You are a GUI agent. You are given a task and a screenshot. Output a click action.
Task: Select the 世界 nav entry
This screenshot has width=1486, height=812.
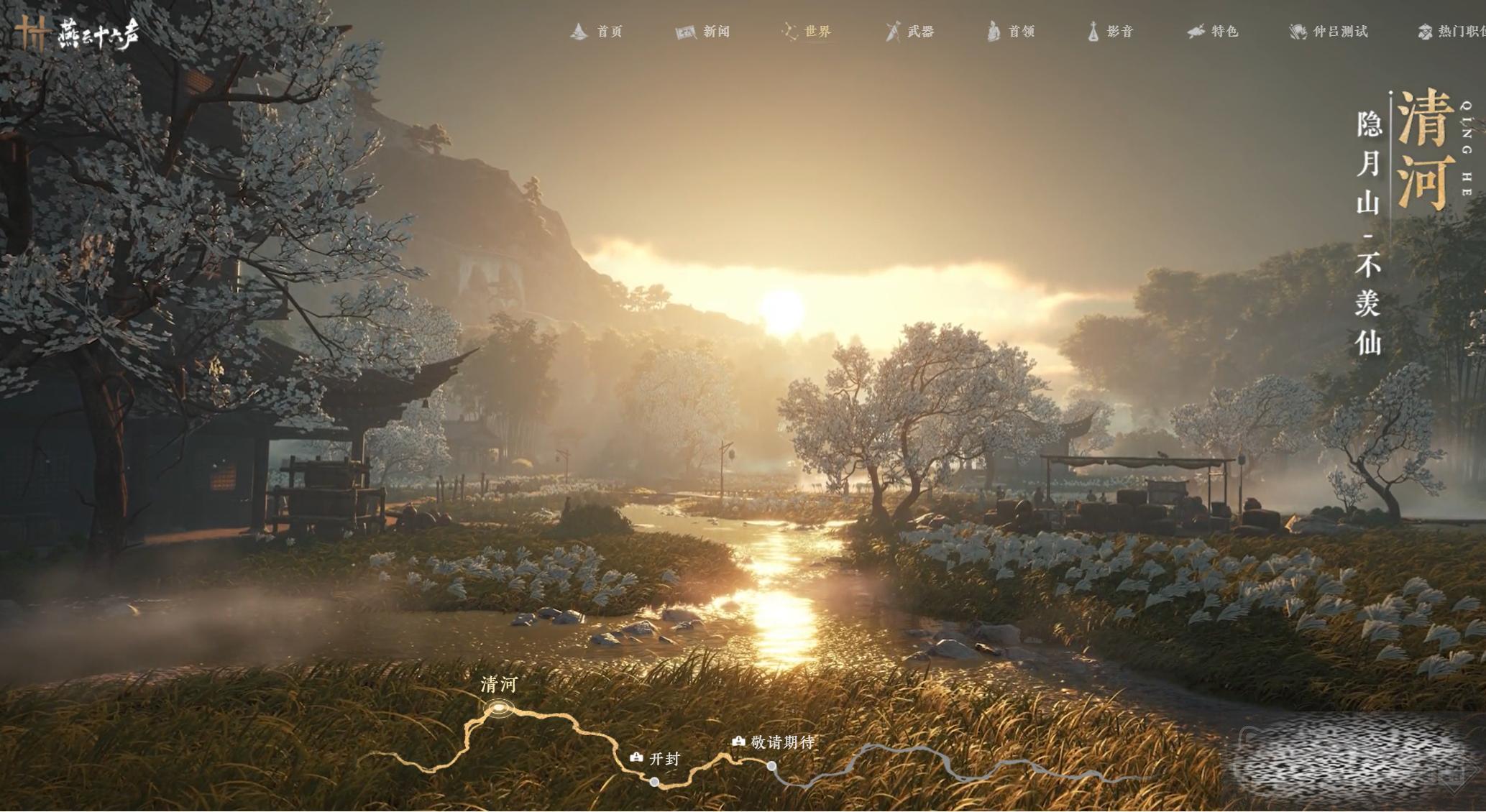[807, 32]
